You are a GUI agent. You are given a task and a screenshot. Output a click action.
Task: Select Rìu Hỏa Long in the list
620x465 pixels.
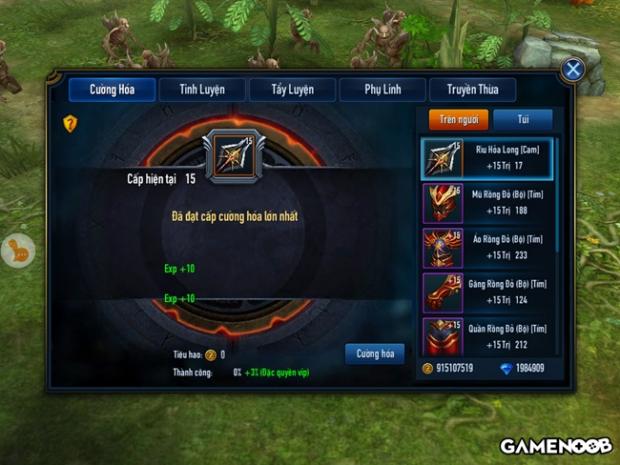pyautogui.click(x=487, y=158)
